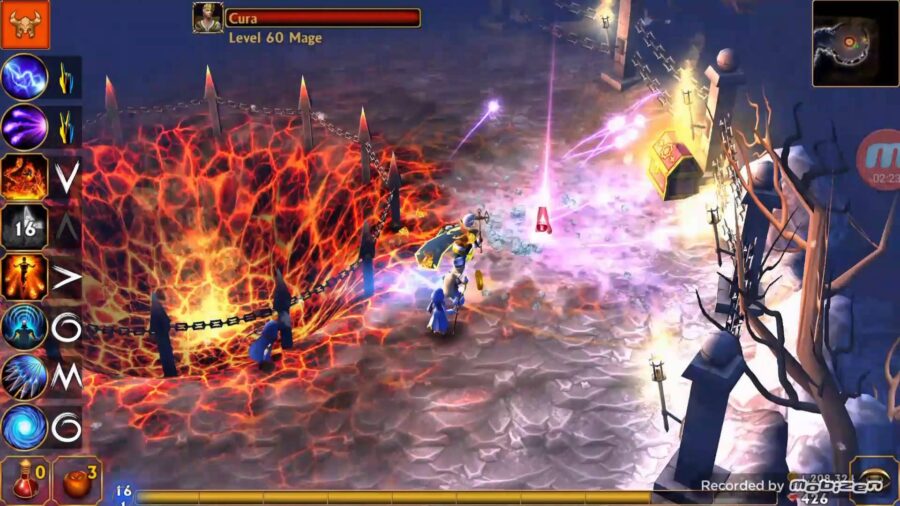Image resolution: width=900 pixels, height=506 pixels.
Task: Select the grey shard ability on cooldown
Action: 25,227
